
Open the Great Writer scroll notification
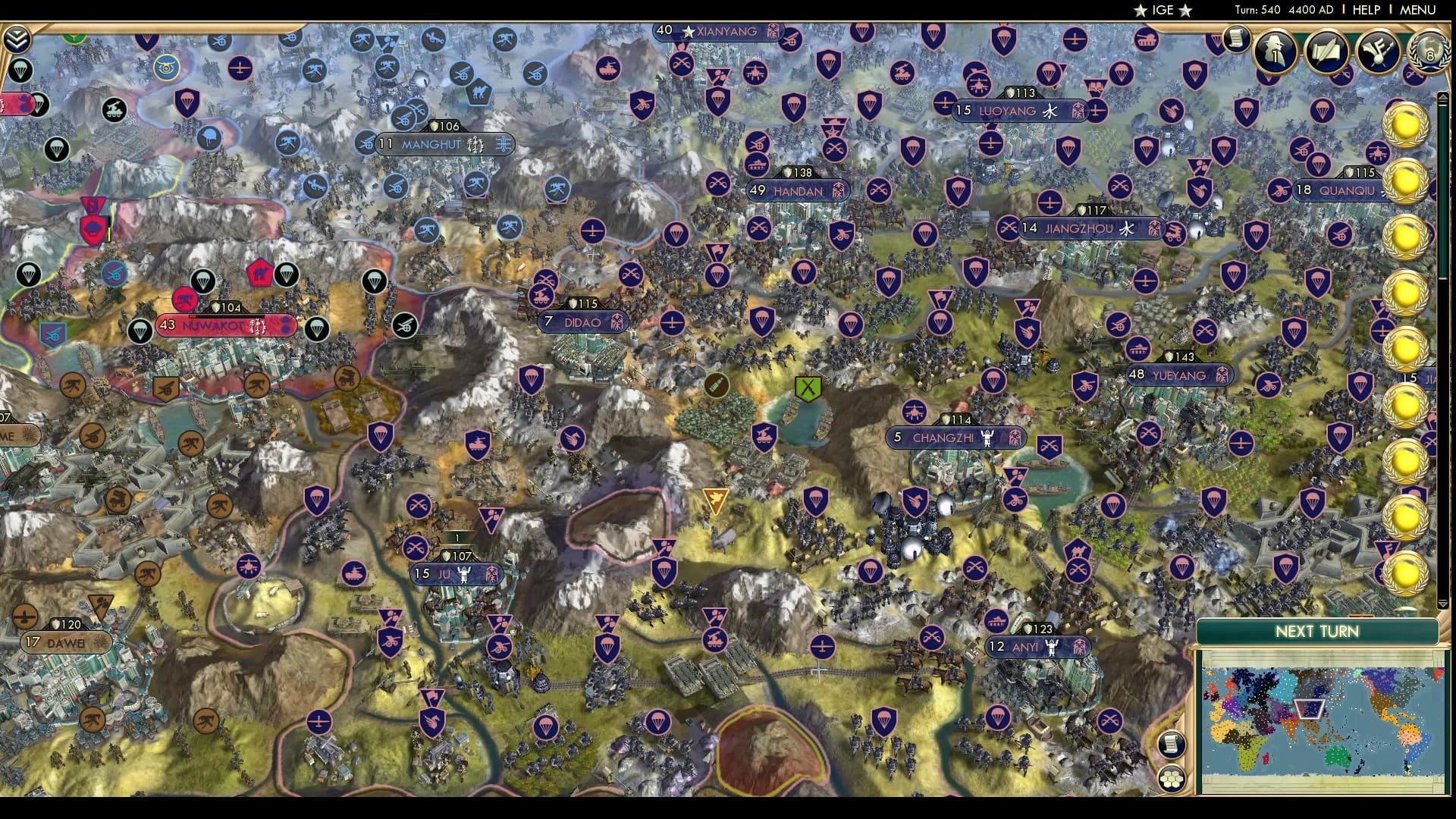(x=1326, y=52)
